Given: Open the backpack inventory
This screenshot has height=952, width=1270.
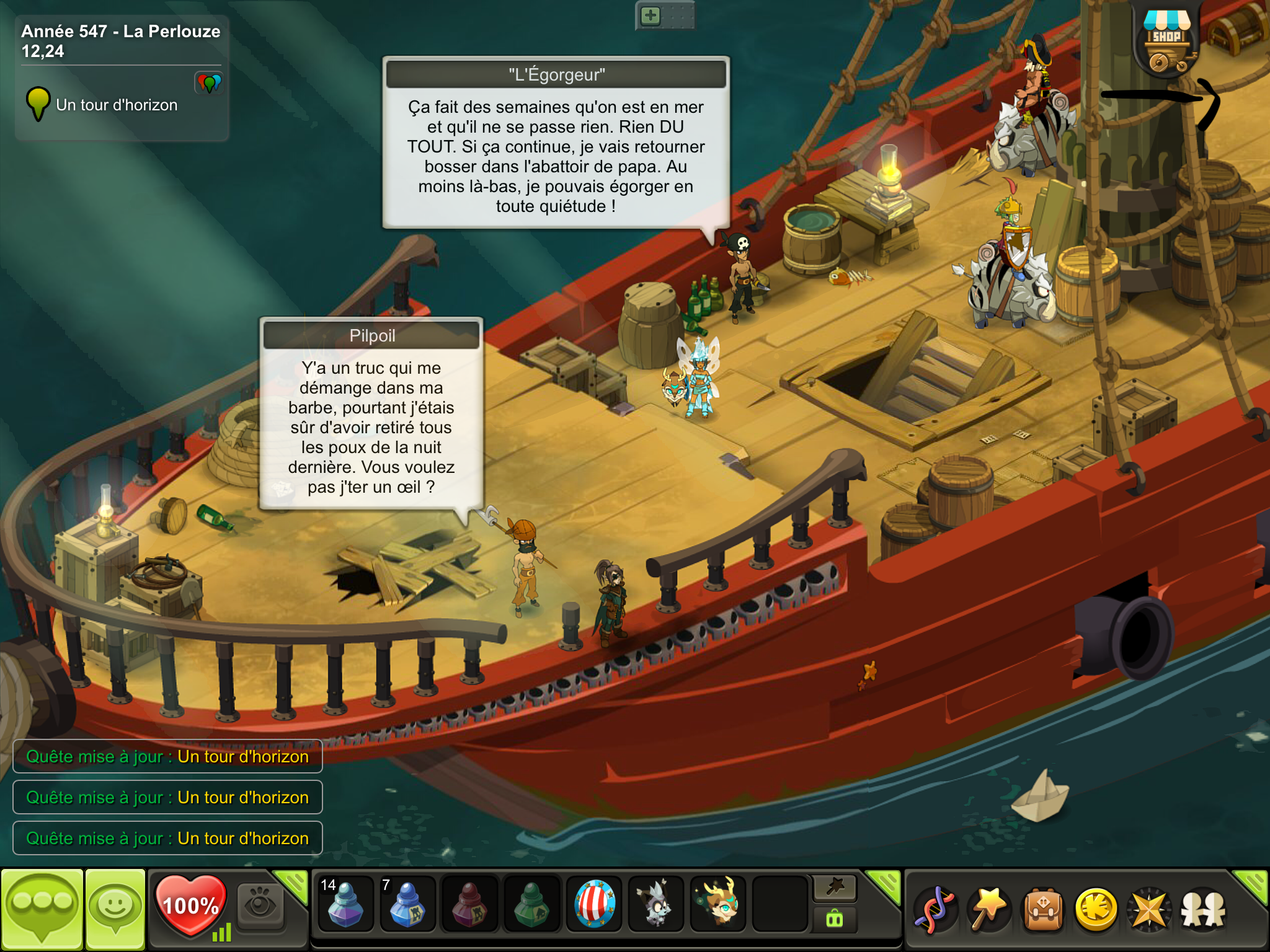Looking at the screenshot, I should coord(1043,909).
